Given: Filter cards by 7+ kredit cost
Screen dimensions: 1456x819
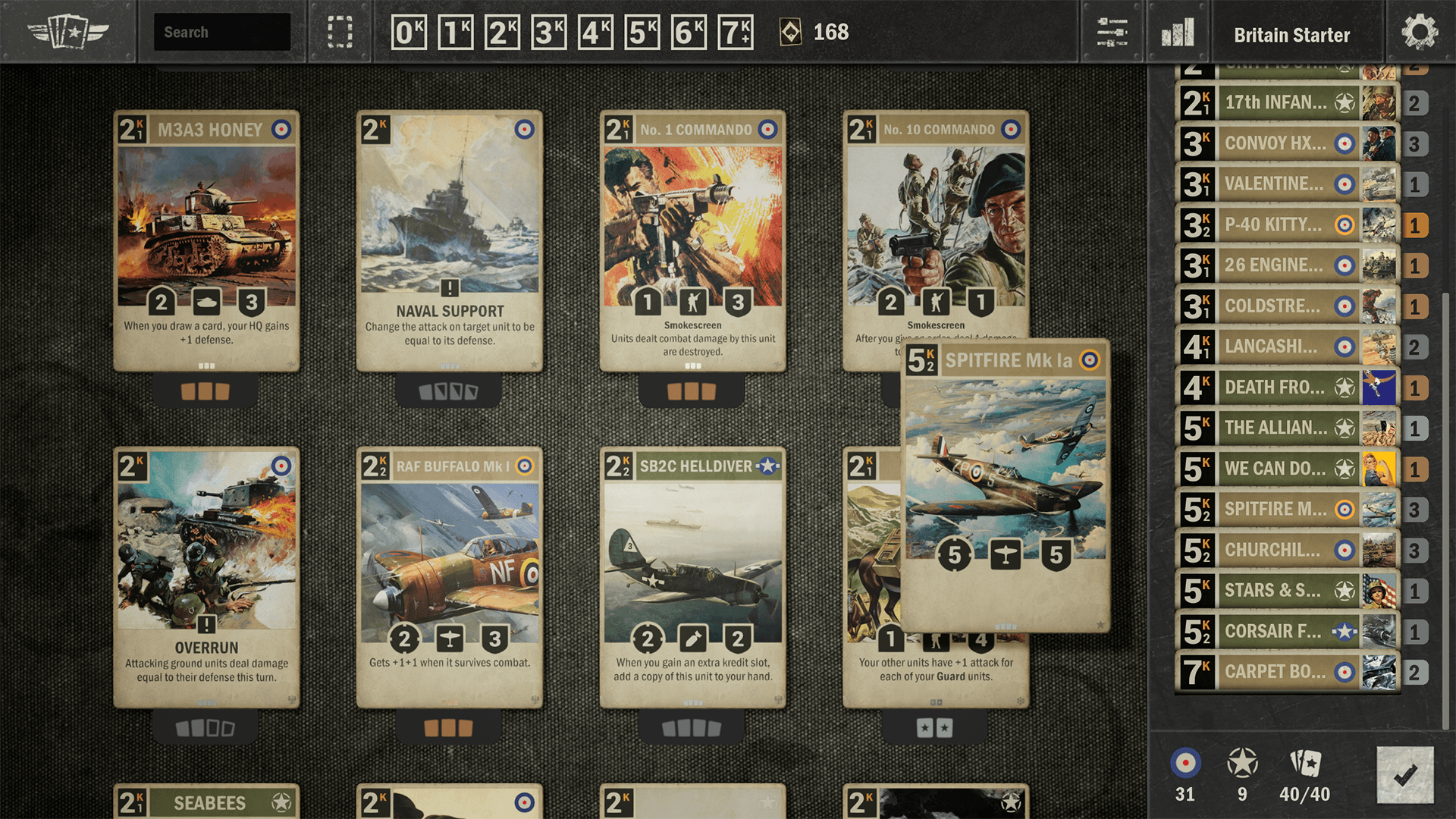Looking at the screenshot, I should coord(736,33).
